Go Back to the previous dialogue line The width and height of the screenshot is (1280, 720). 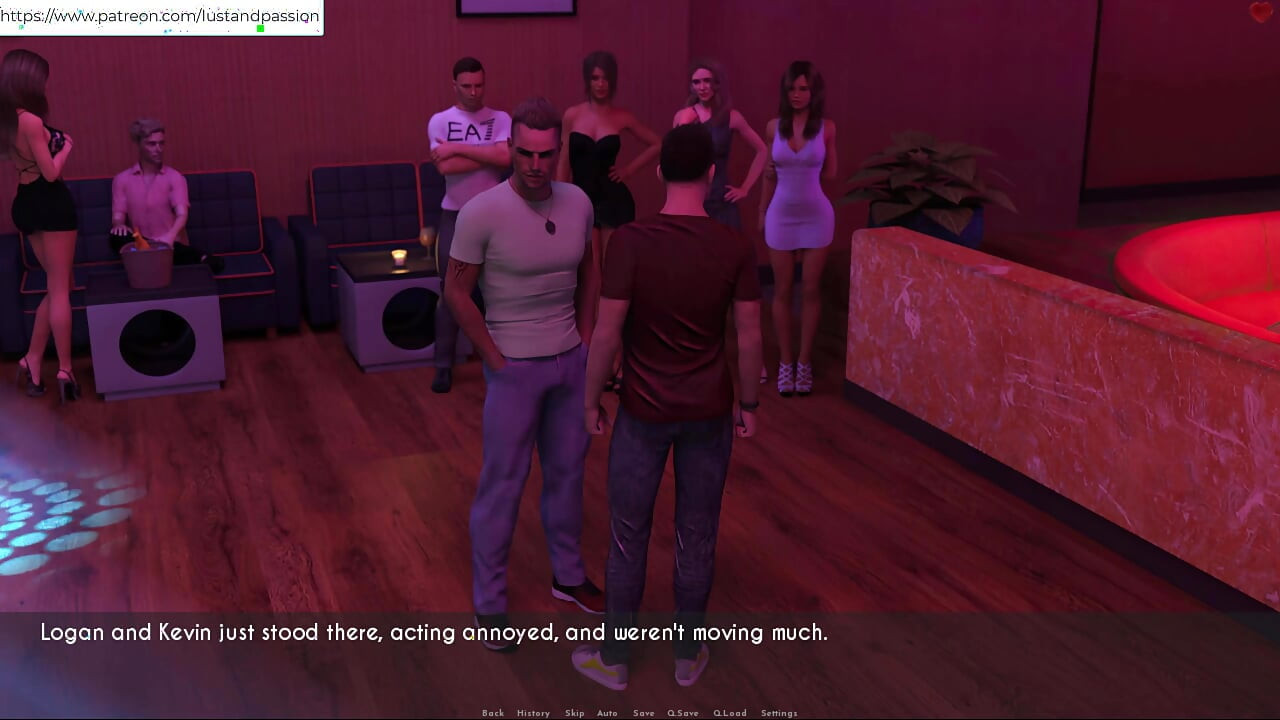click(493, 712)
